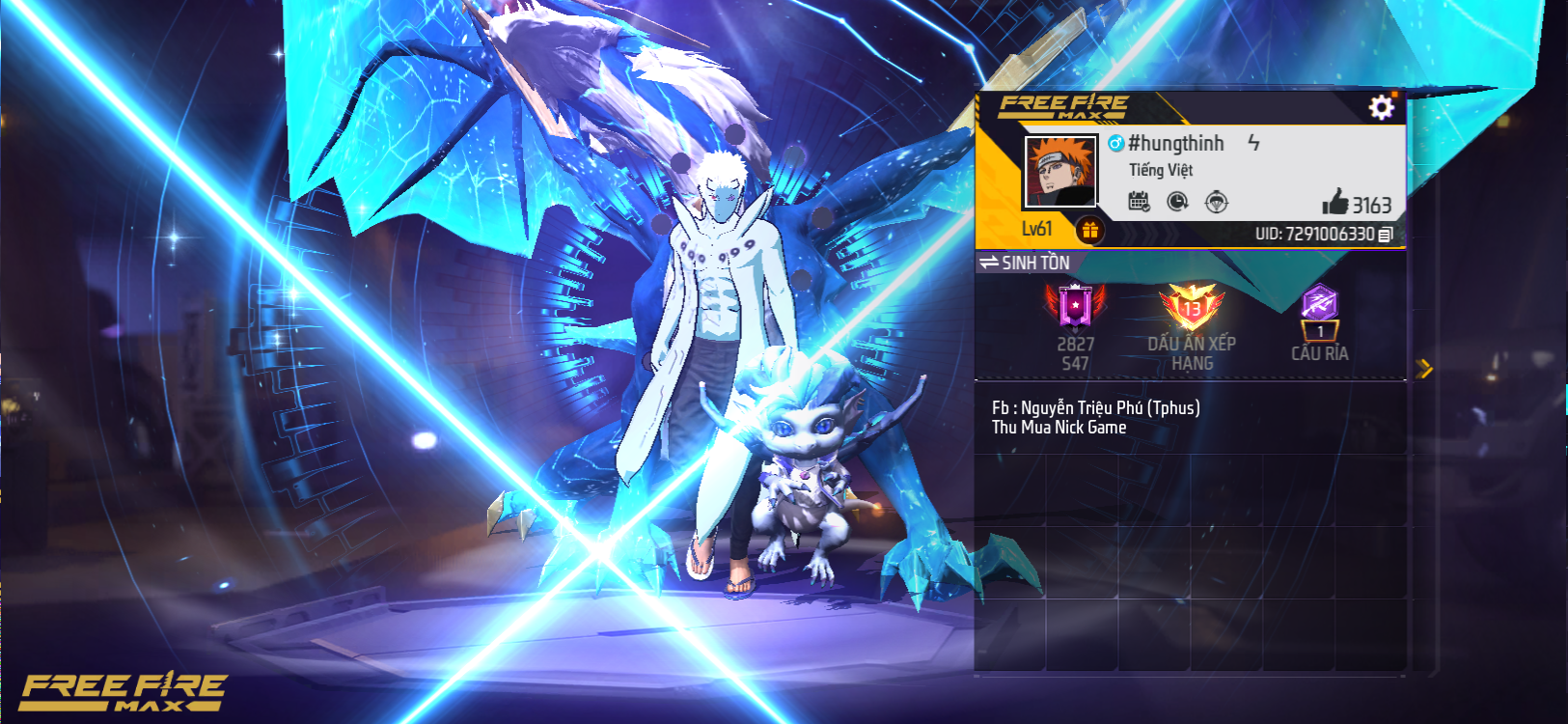Like the profile with the thumbs-up
The width and height of the screenshot is (1568, 724).
(1335, 203)
